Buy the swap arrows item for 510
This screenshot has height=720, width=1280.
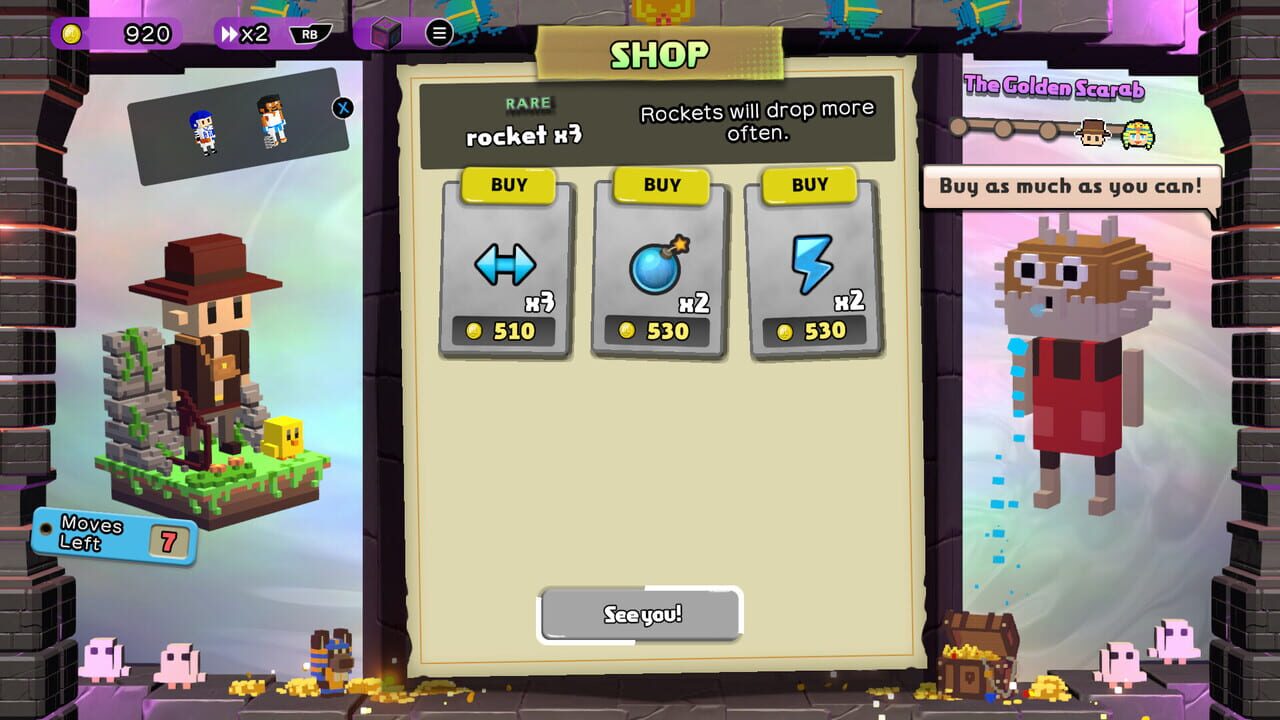pyautogui.click(x=508, y=185)
